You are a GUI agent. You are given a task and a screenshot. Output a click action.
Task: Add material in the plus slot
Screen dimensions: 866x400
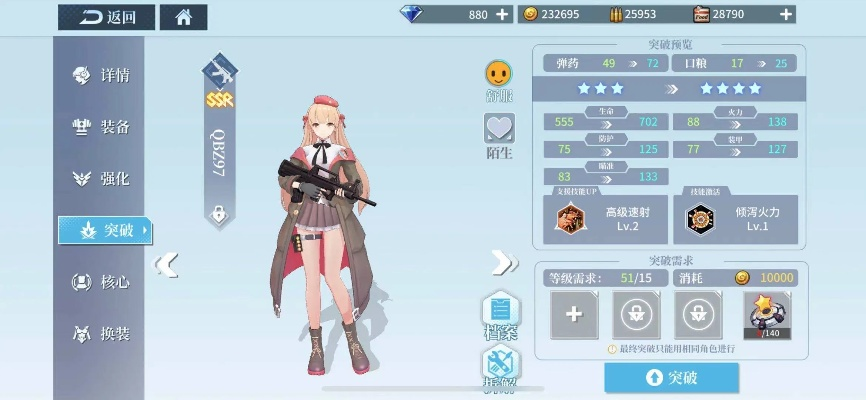[x=574, y=314]
